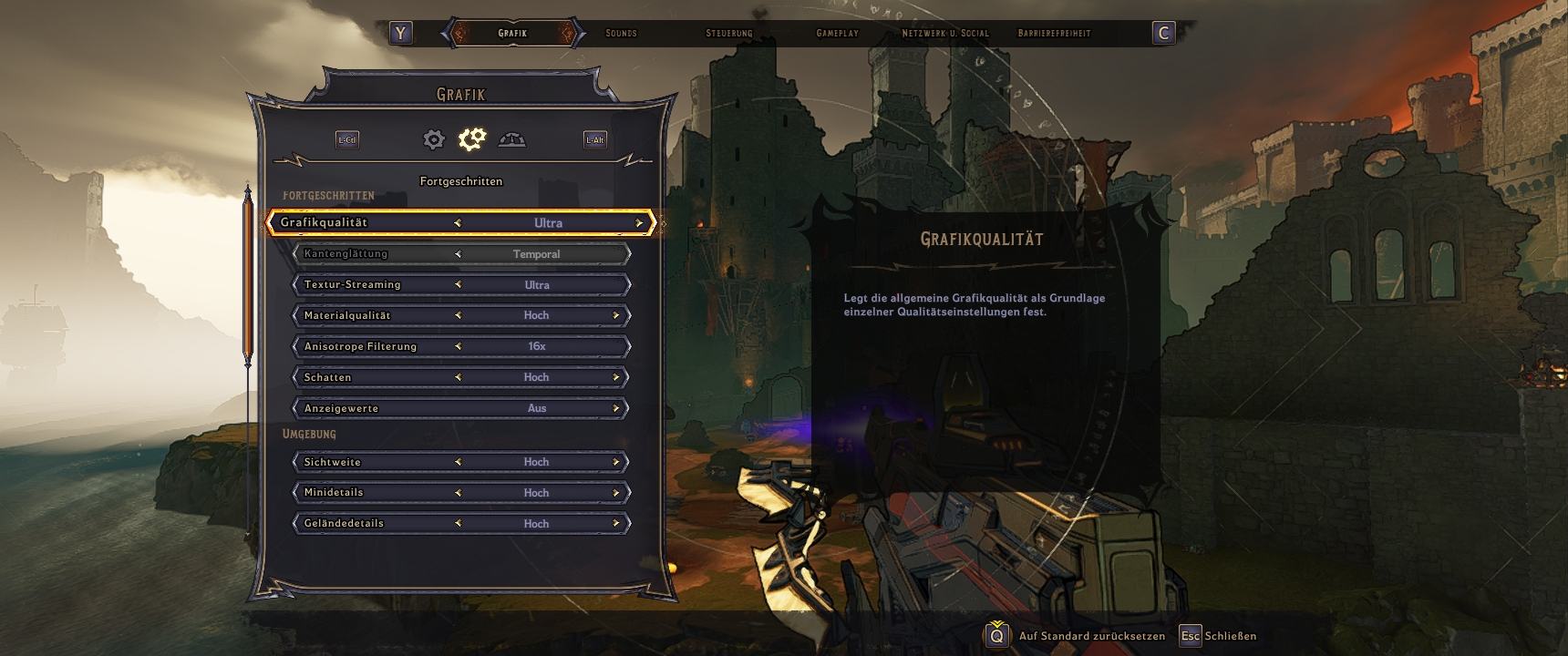Screen dimensions: 1568x656
Task: Open the Netzwerk u. Social tab
Action: point(945,34)
